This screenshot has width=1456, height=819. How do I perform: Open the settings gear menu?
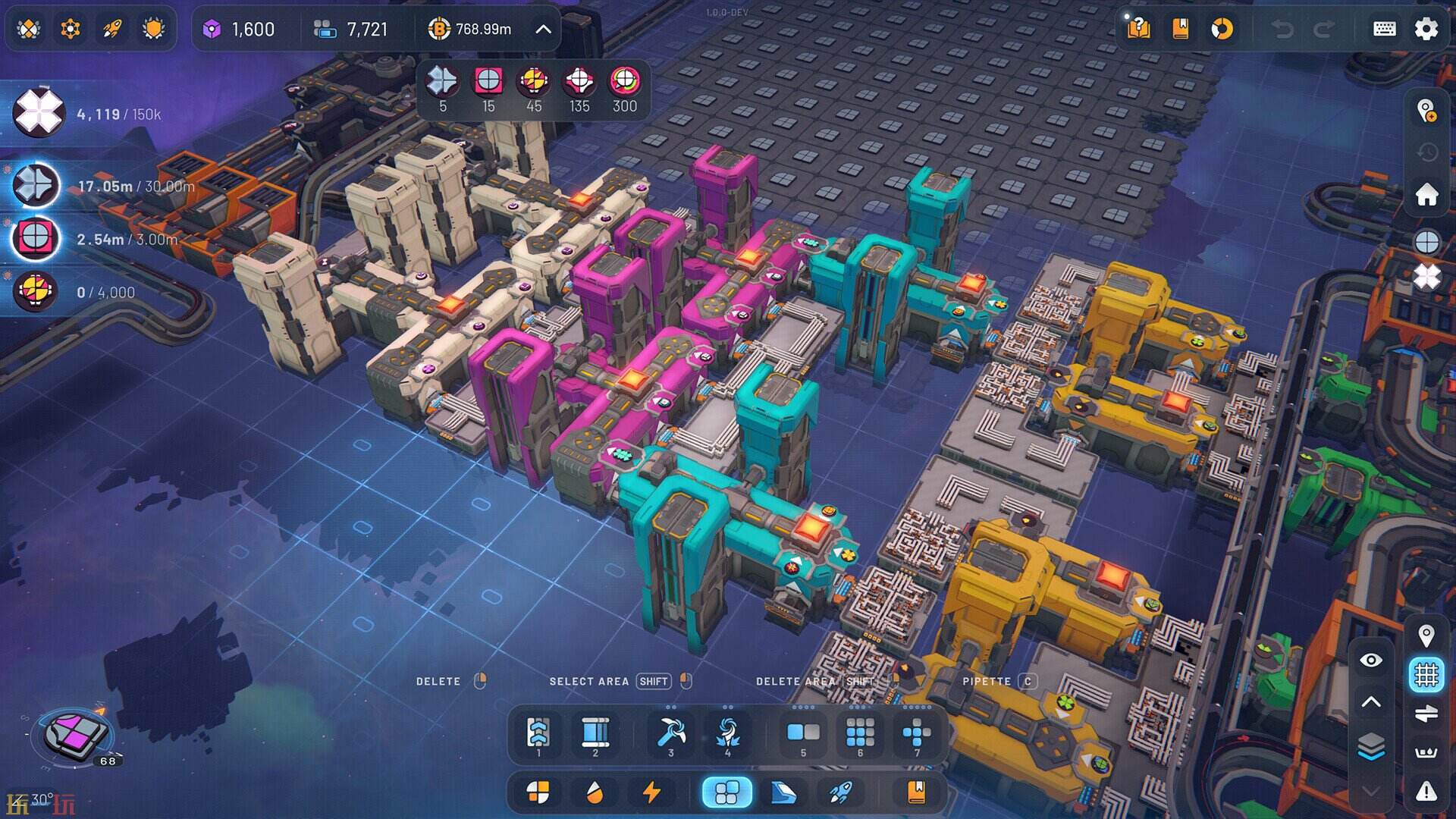(1426, 29)
